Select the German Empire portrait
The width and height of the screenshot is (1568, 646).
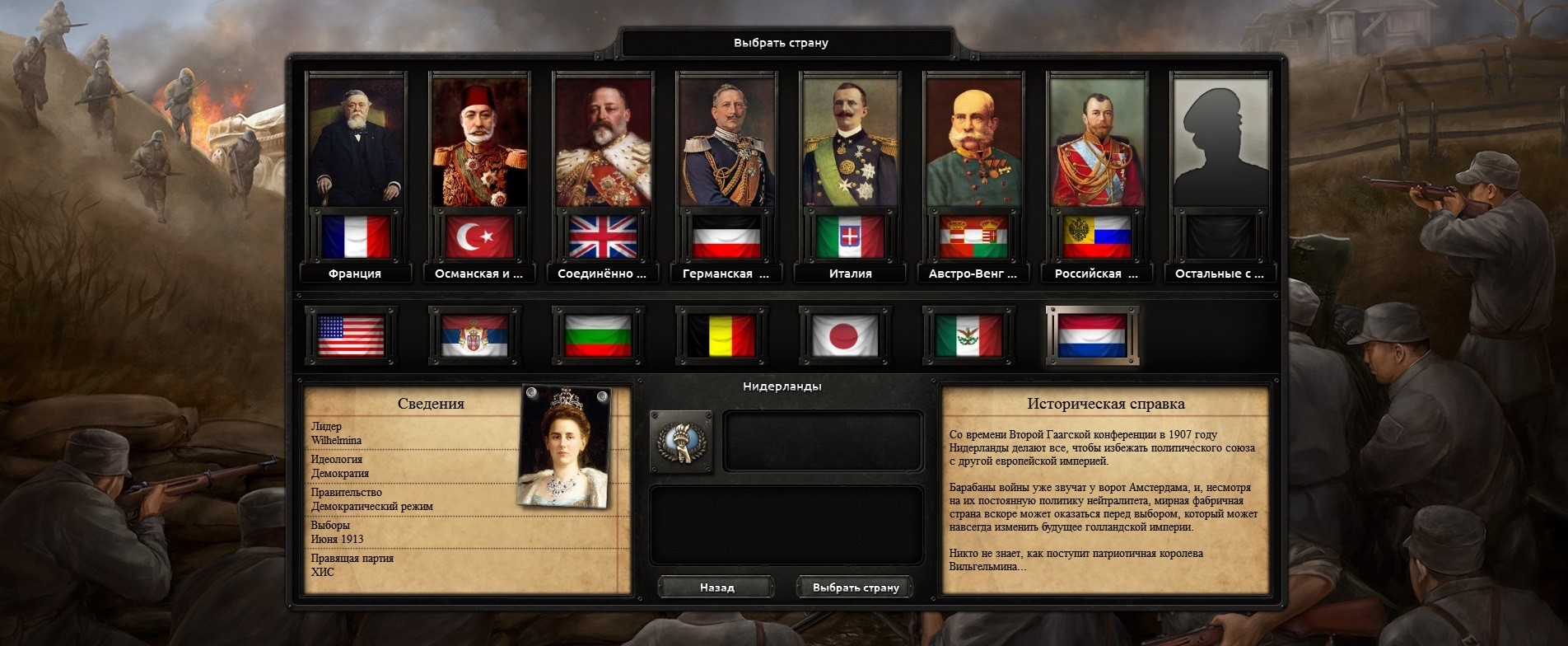click(726, 142)
